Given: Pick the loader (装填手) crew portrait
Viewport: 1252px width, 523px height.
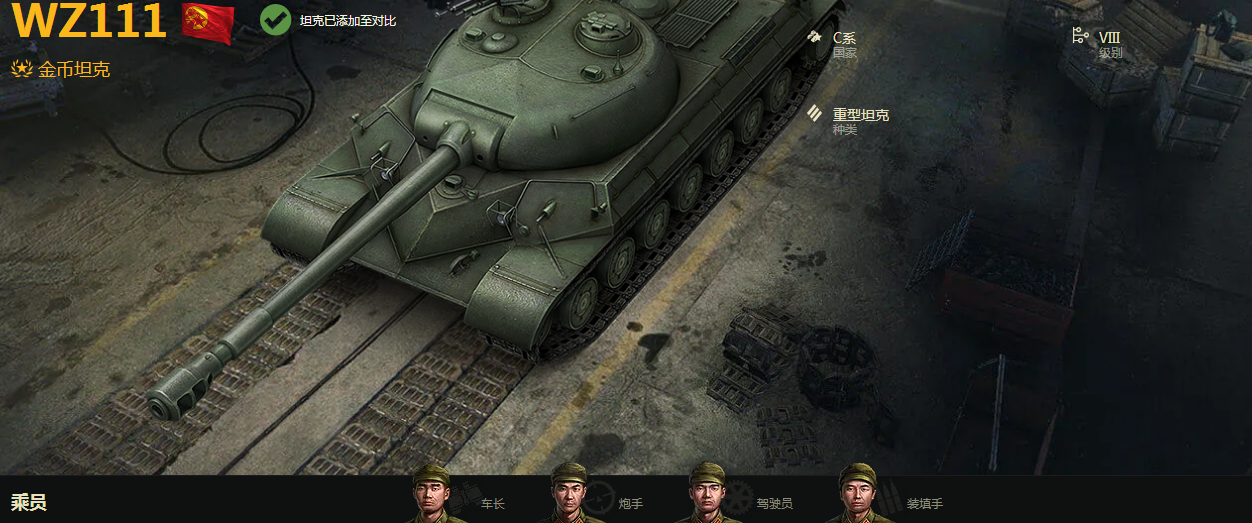Looking at the screenshot, I should [x=857, y=495].
